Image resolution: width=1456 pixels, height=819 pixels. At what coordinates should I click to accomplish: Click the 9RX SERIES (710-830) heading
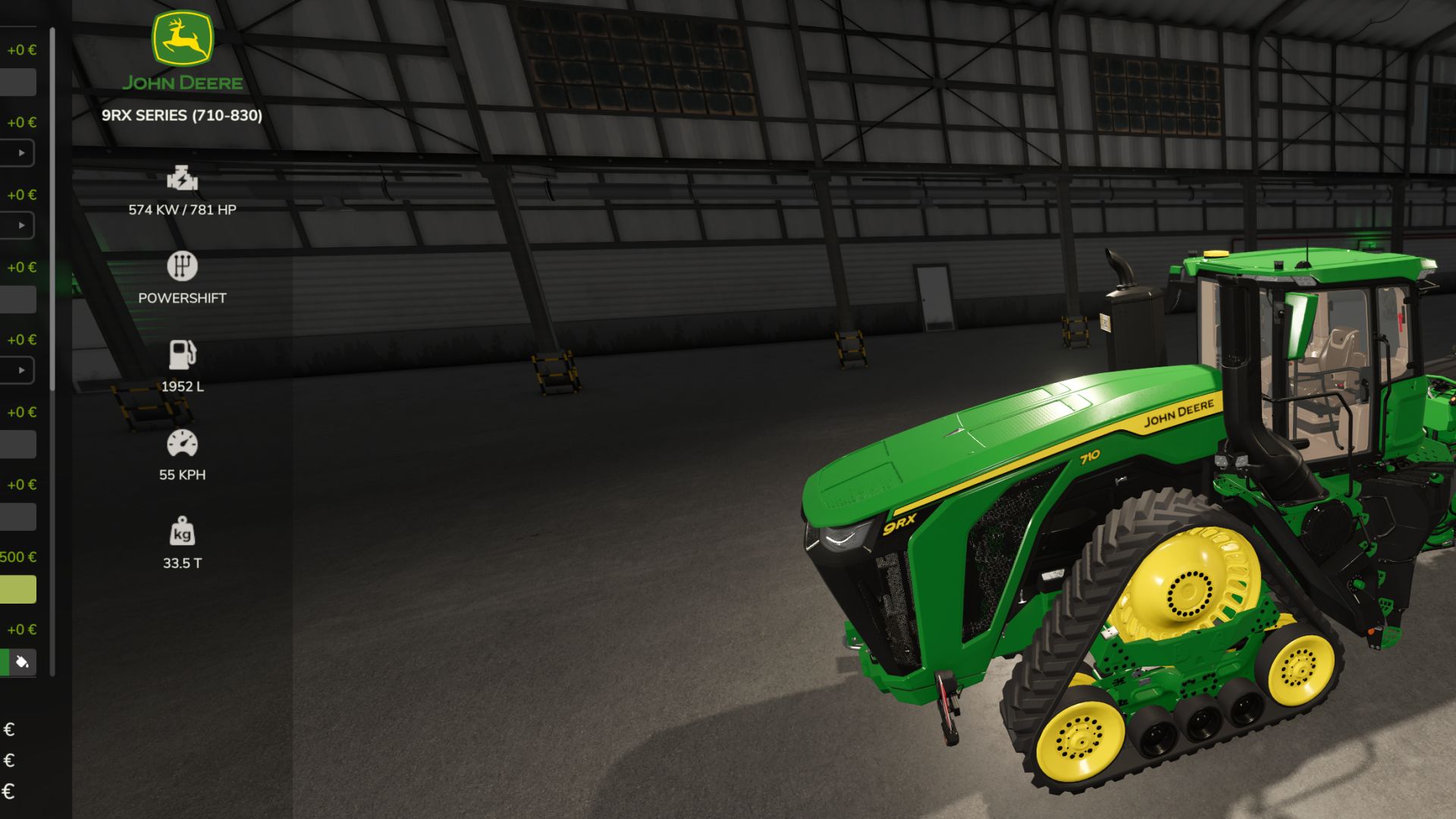tap(181, 117)
